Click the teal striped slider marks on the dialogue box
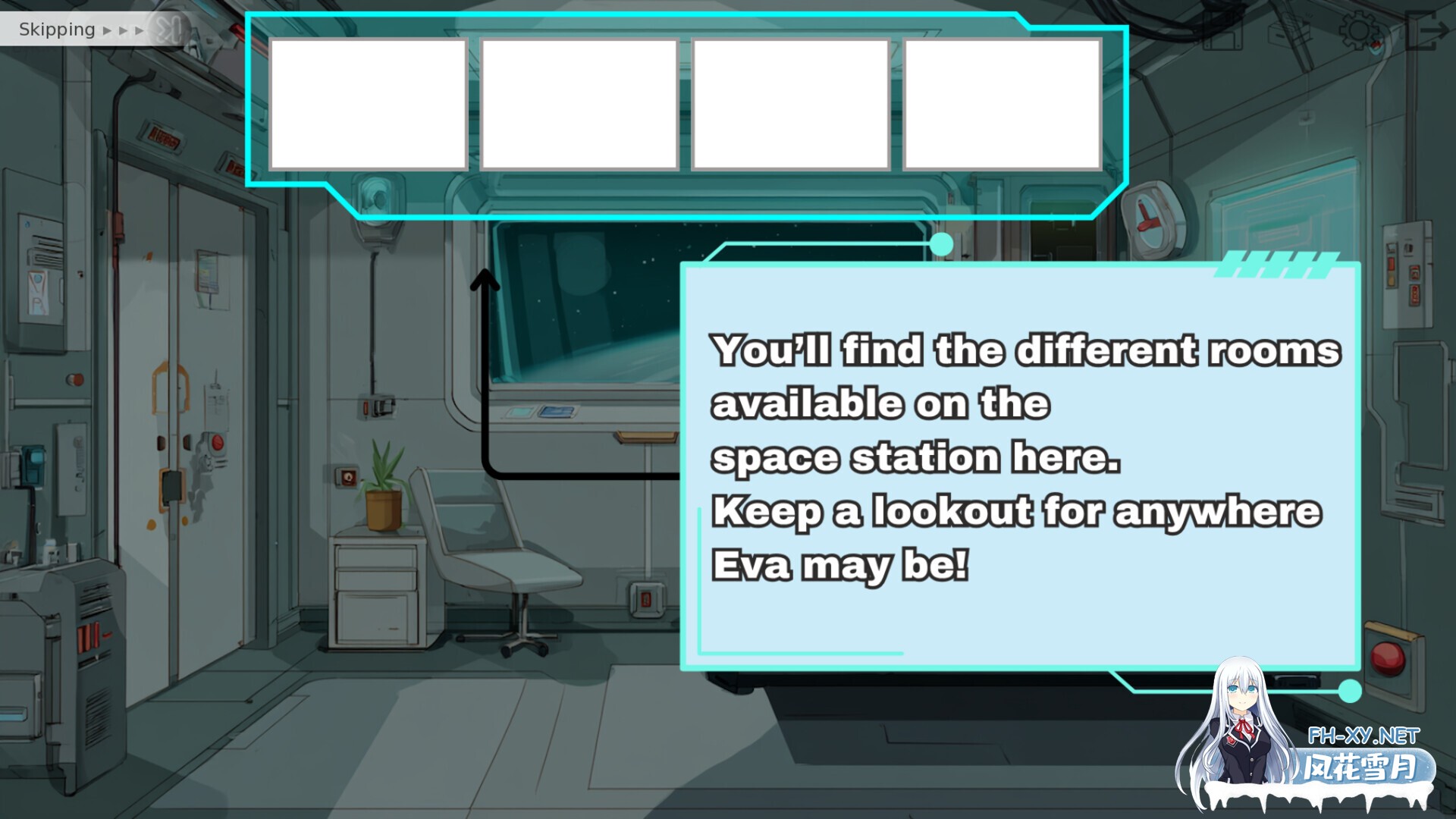 click(1274, 265)
